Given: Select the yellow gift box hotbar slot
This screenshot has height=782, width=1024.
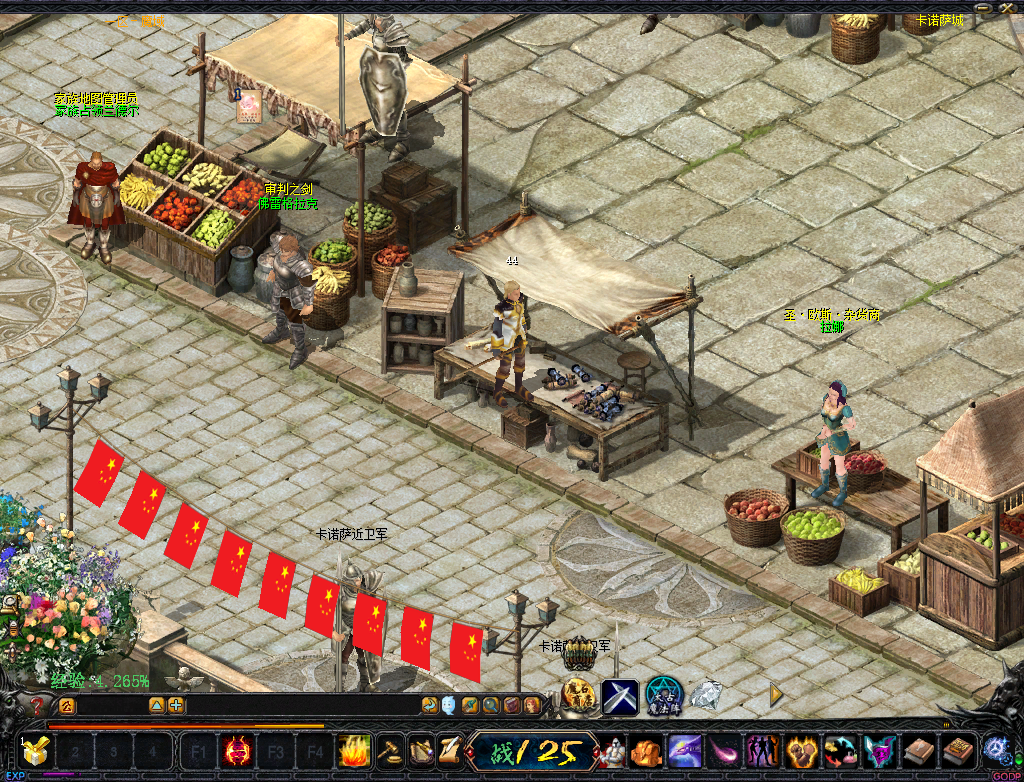Looking at the screenshot, I should [36, 750].
